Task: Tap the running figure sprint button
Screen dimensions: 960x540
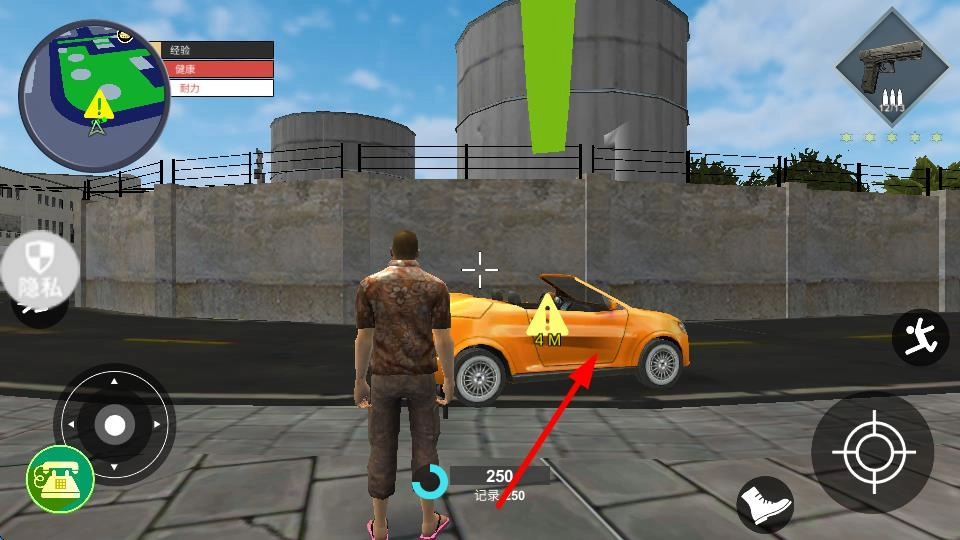Action: (920, 337)
